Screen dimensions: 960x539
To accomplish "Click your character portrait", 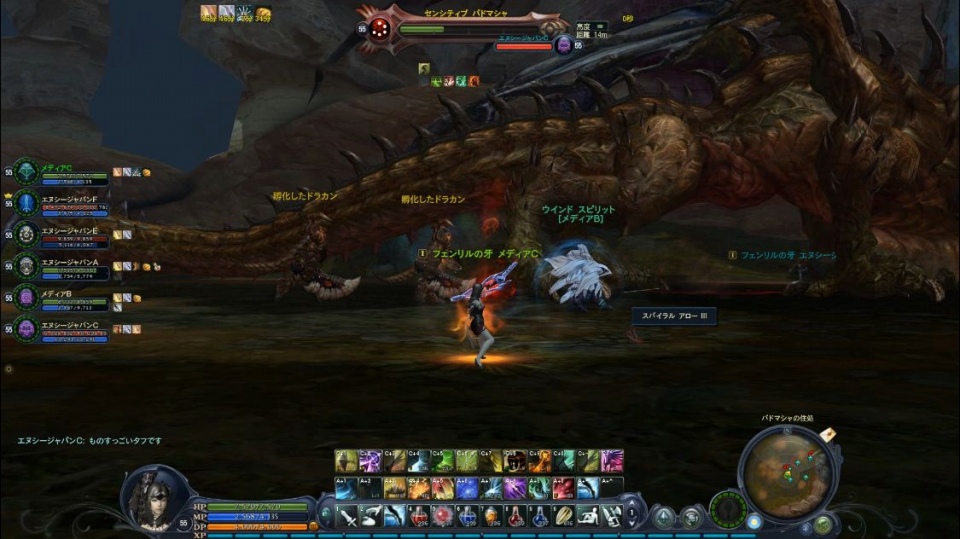I will point(154,497).
